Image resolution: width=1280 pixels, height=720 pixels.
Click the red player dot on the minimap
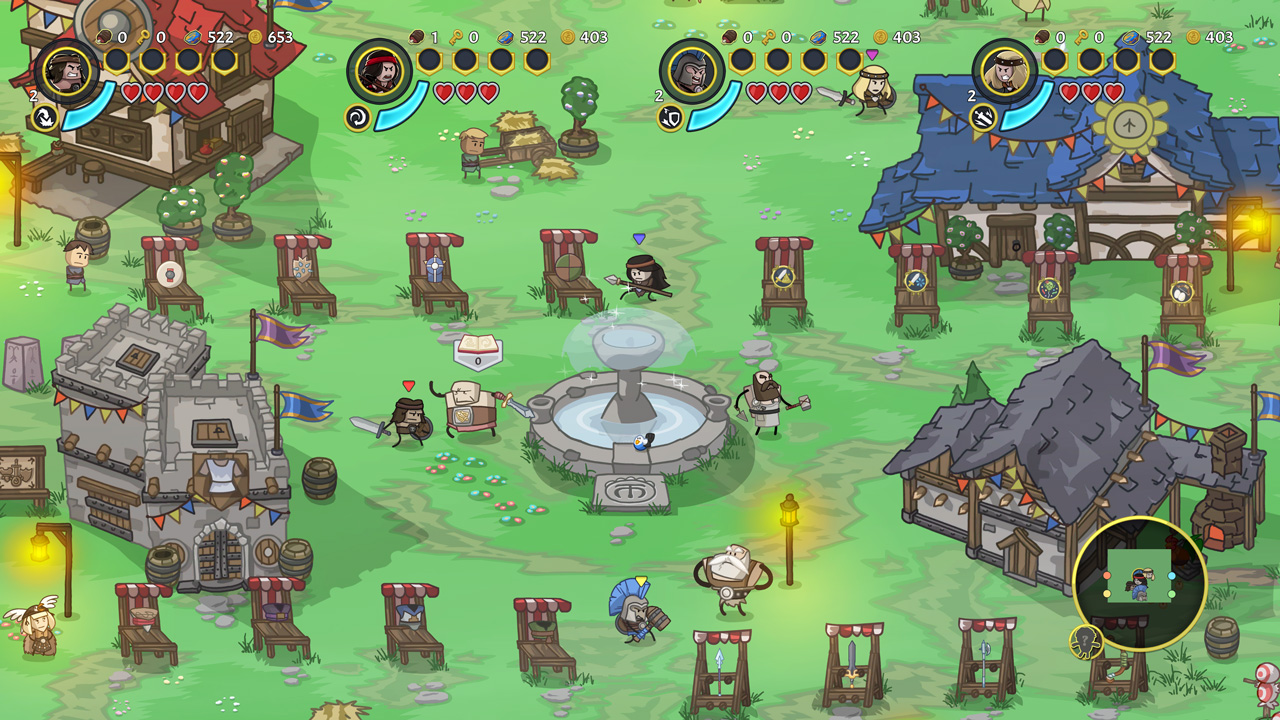pos(1107,576)
